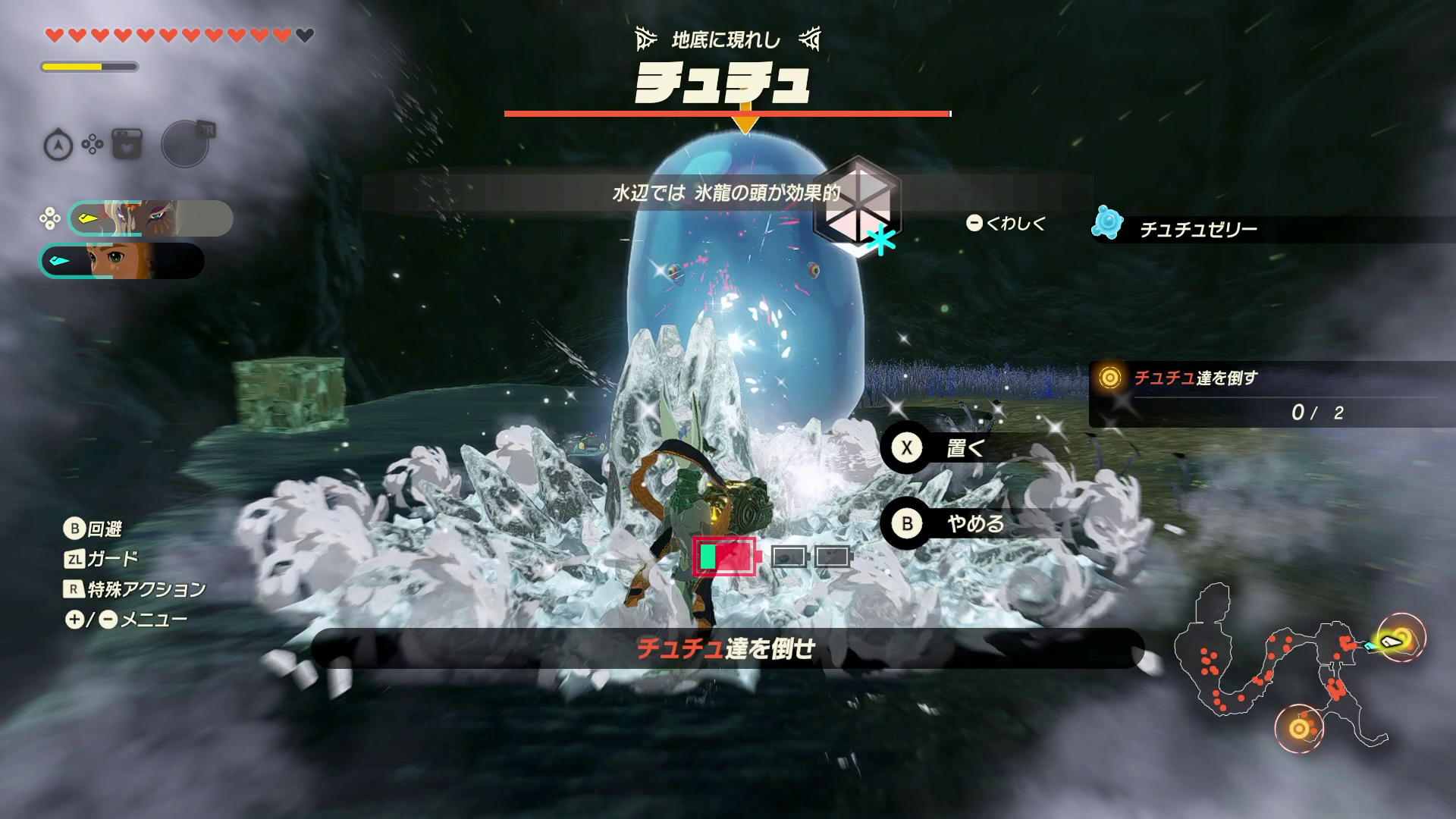Open the チュチュゼリー item entry
The image size is (1456, 819).
click(1197, 229)
